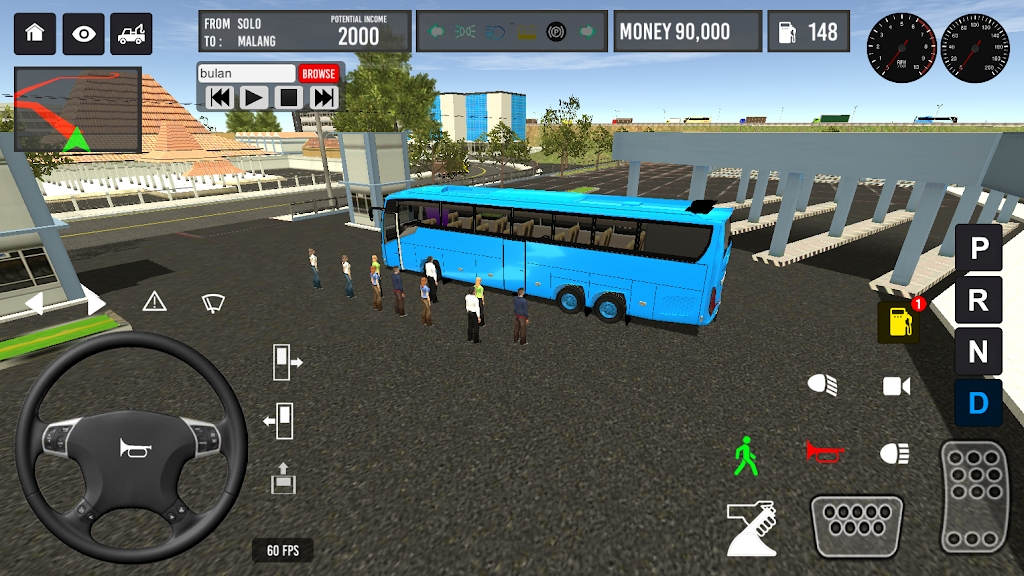This screenshot has height=576, width=1024.
Task: Stop the music playback
Action: pos(289,97)
